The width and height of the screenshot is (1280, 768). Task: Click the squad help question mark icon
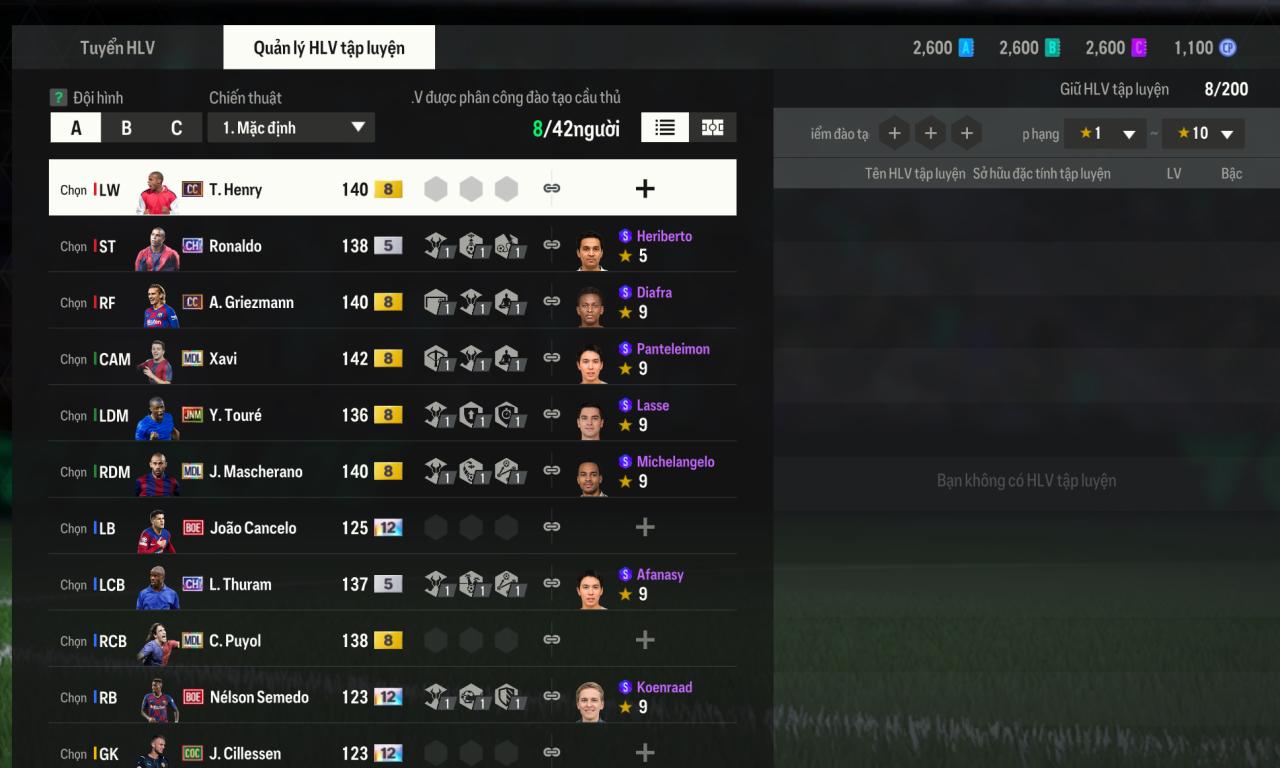(x=59, y=98)
